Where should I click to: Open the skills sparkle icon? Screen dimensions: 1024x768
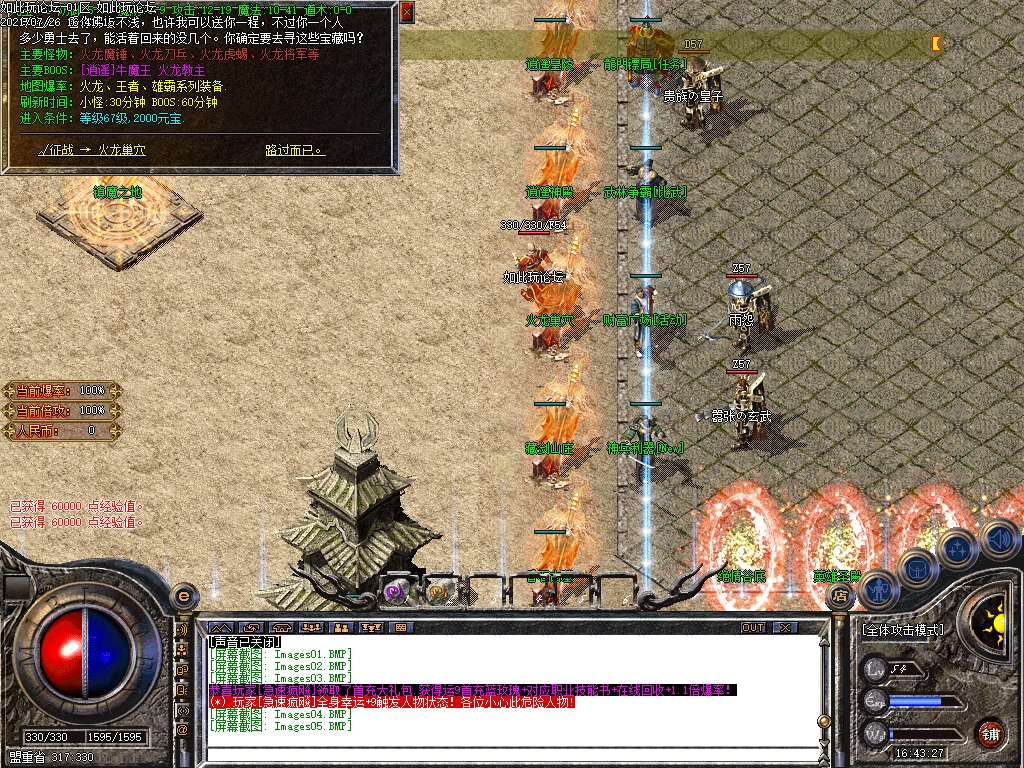coord(956,548)
